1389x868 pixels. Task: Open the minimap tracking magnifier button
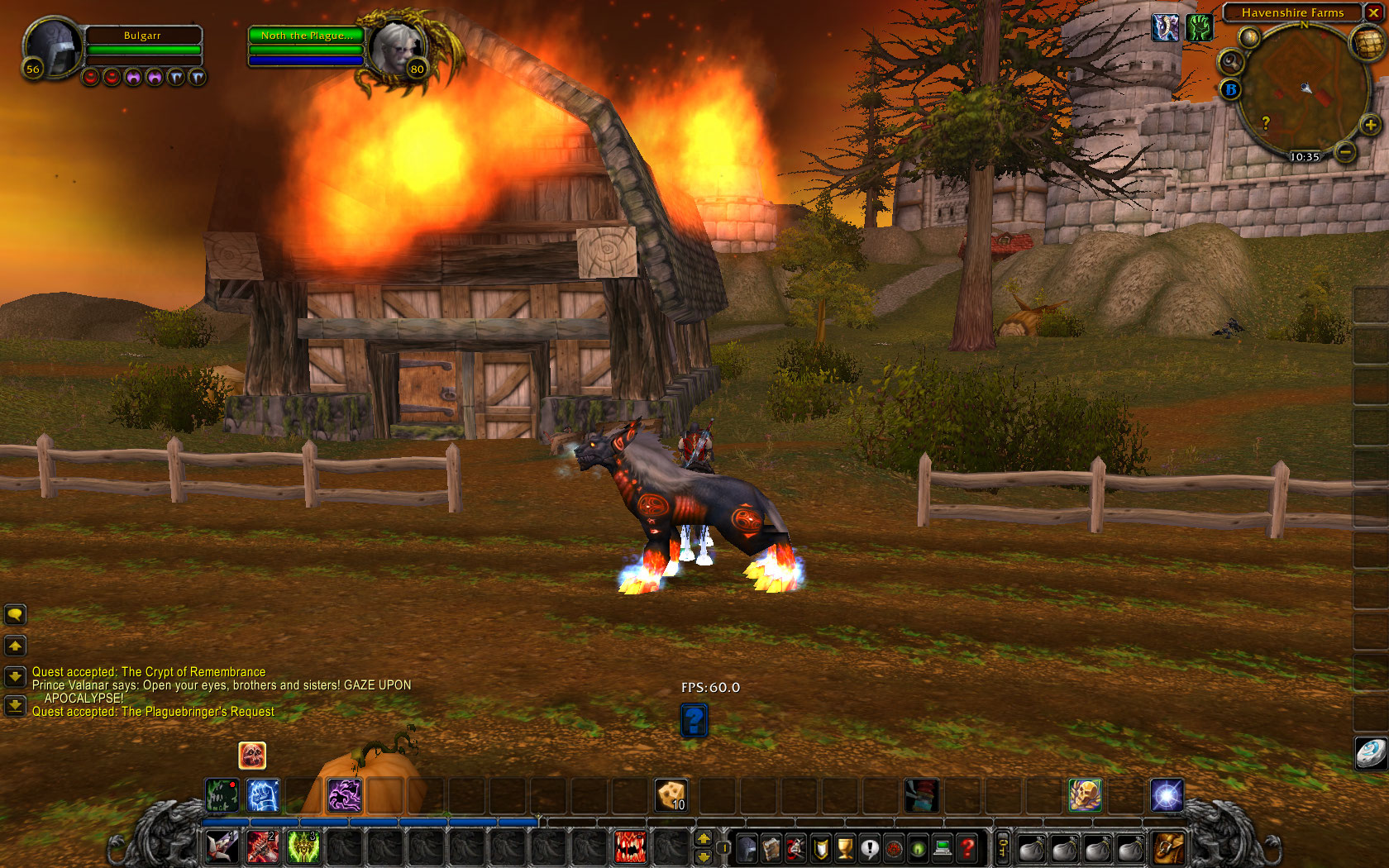coord(1230,61)
